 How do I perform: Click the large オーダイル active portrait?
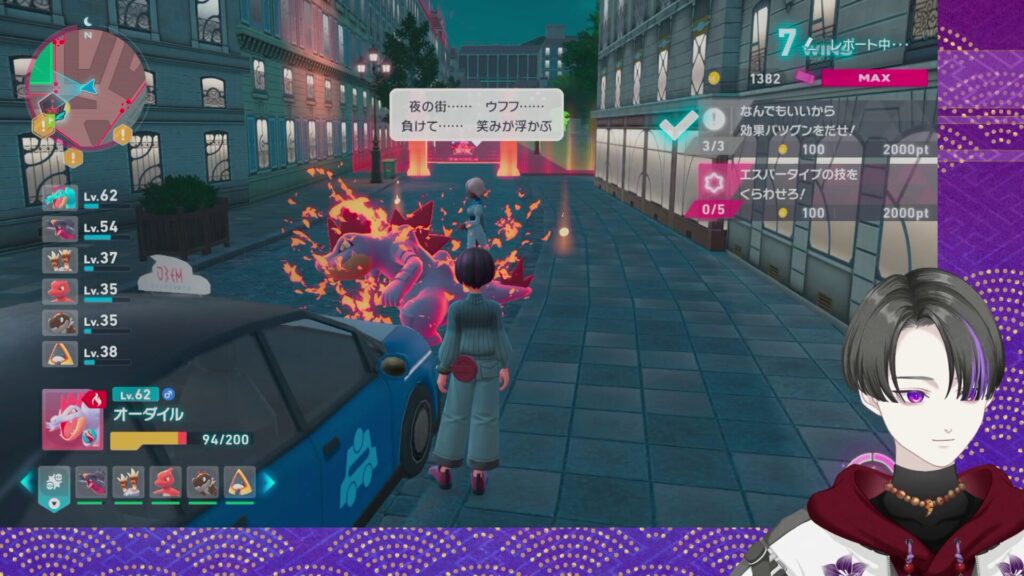tap(72, 419)
